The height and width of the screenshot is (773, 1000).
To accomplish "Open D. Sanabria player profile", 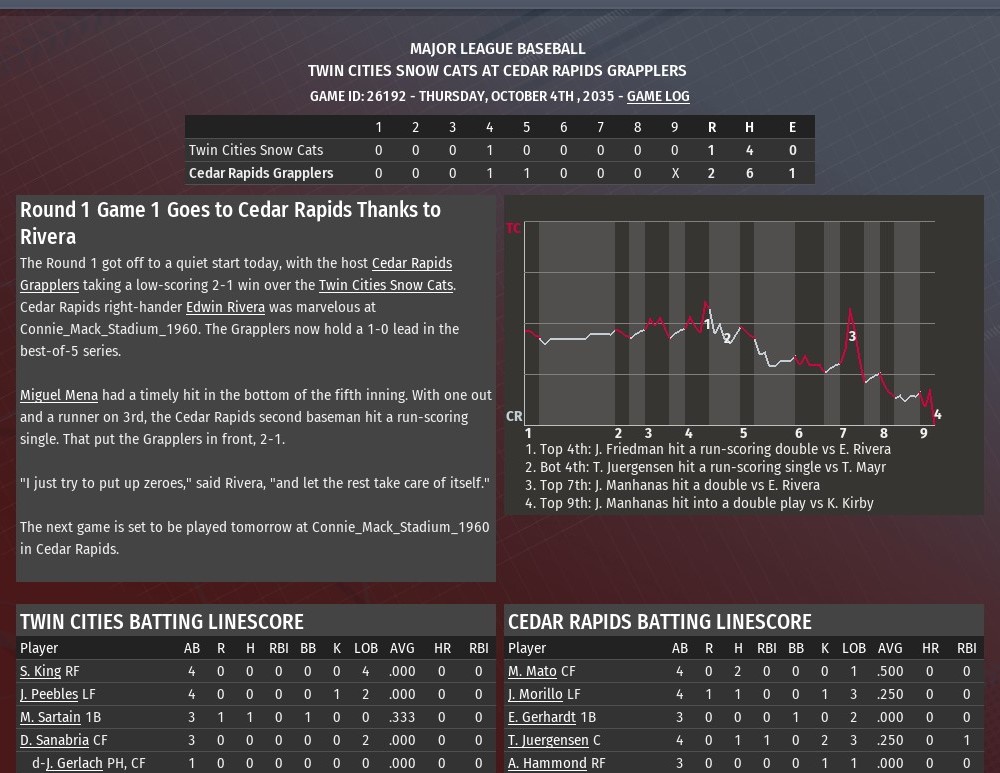I will tap(54, 740).
